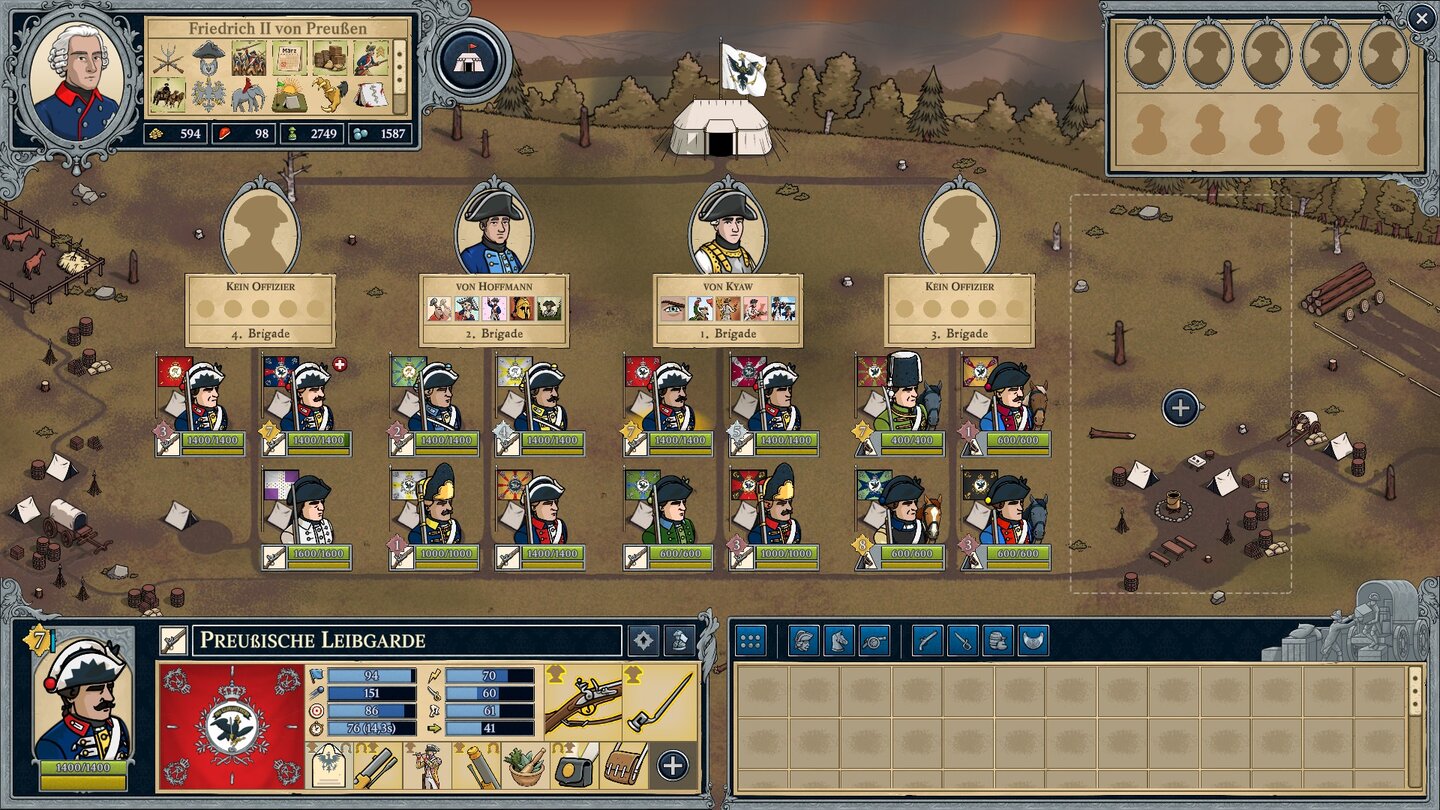Image resolution: width=1440 pixels, height=810 pixels.
Task: Select the officer helmet filter icon
Action: [x=803, y=639]
